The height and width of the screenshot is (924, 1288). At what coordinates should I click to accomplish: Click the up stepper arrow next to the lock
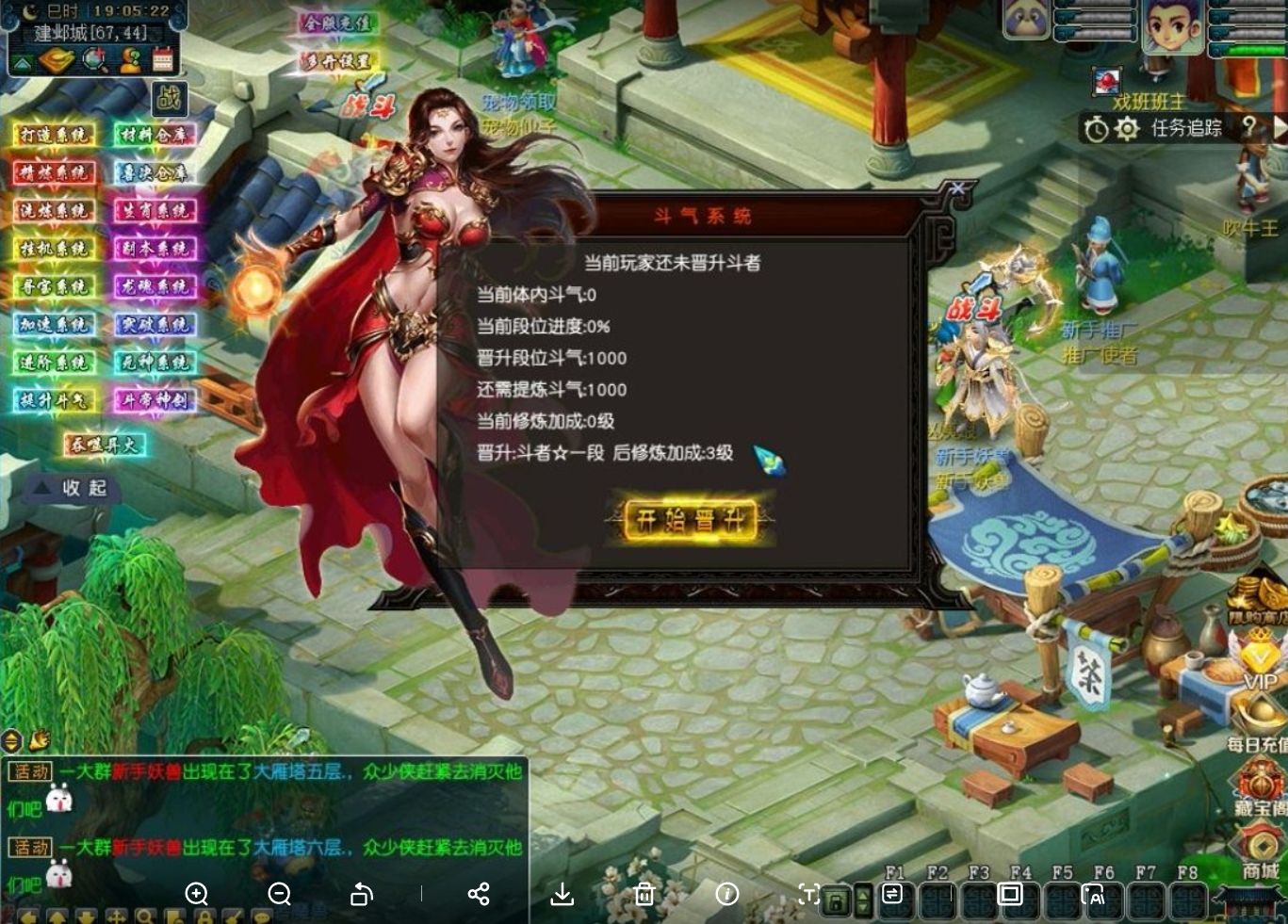[x=863, y=894]
